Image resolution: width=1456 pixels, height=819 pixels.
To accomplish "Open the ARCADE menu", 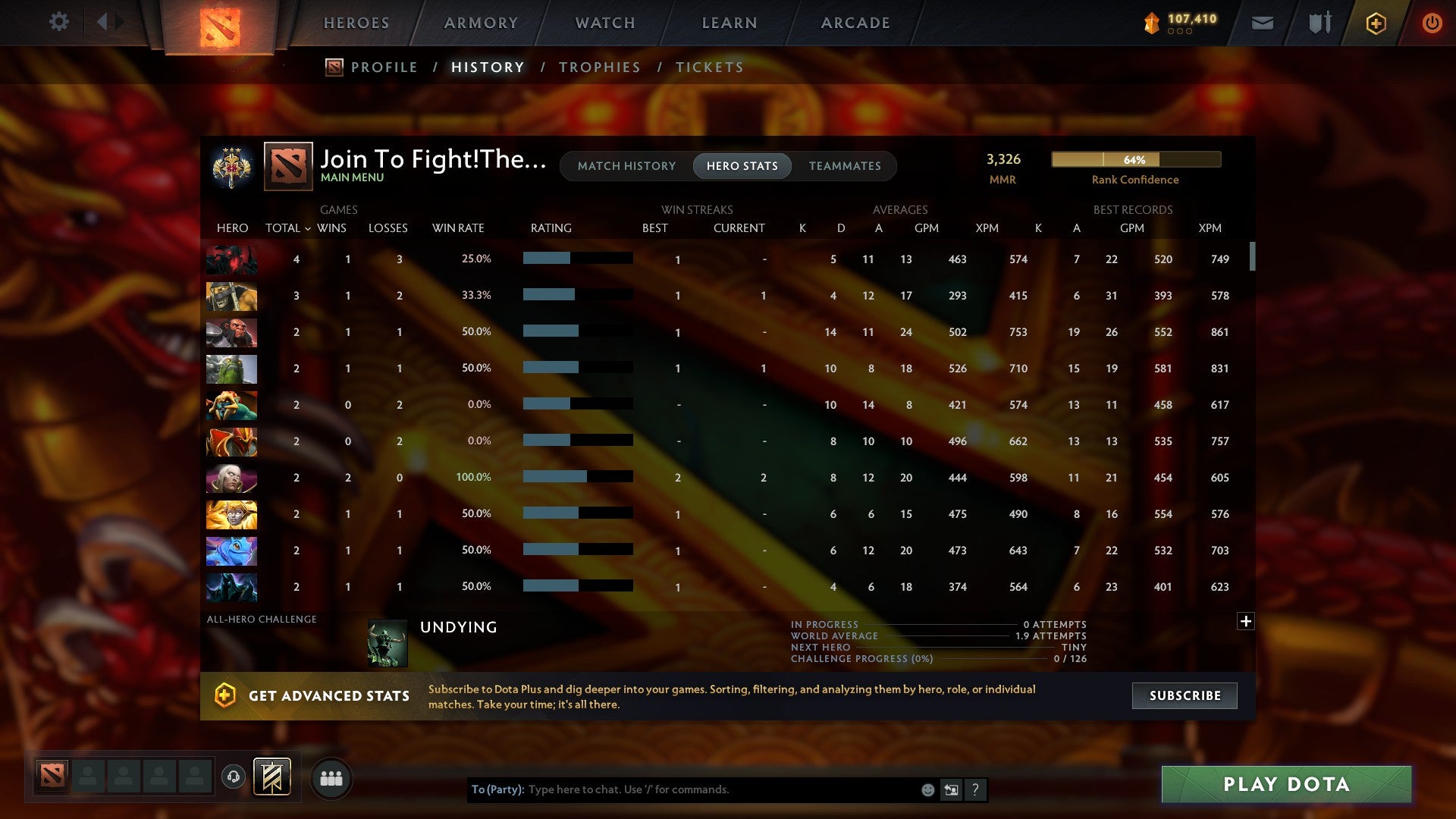I will 855,23.
